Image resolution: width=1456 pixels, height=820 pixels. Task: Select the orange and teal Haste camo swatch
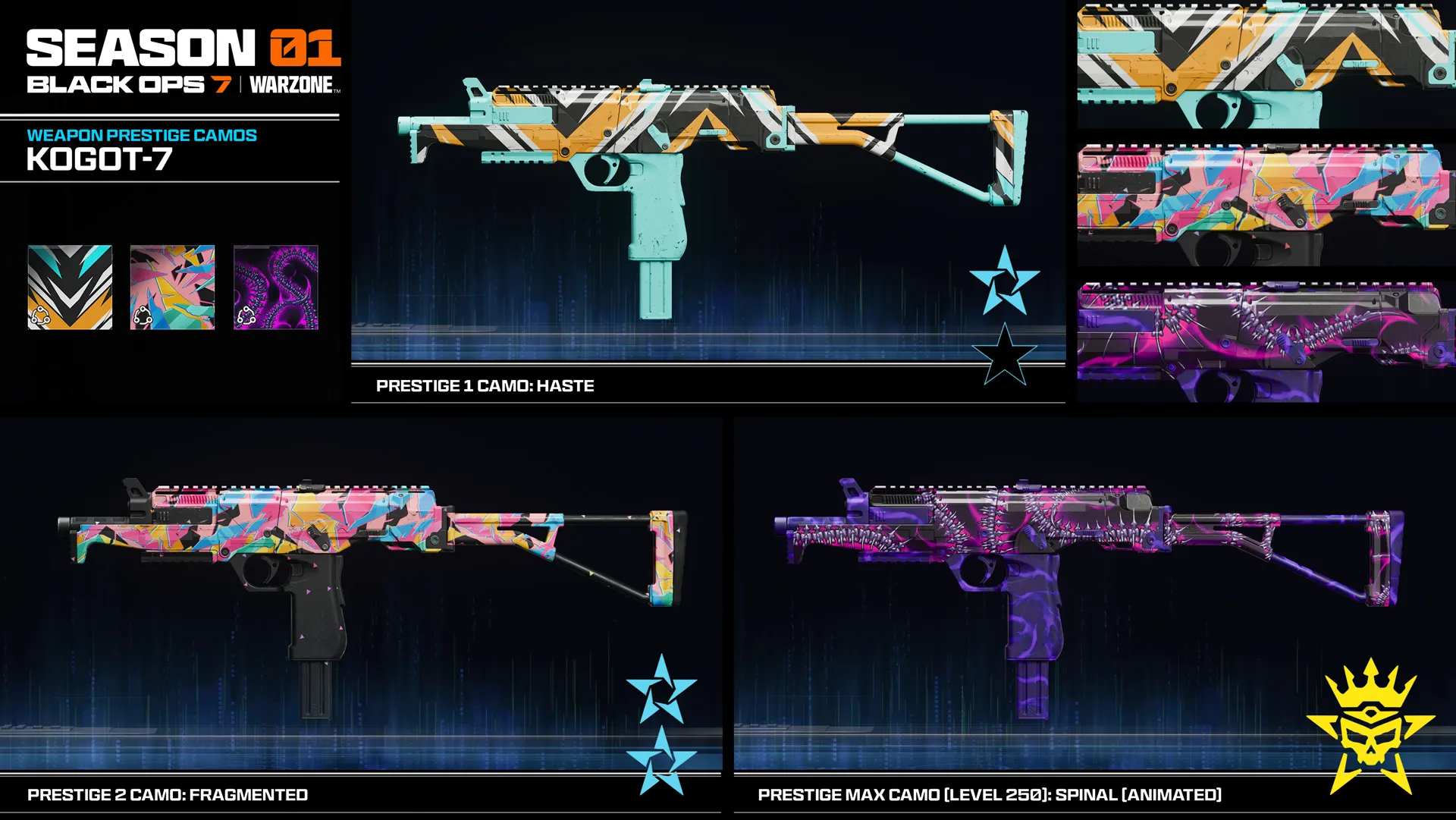click(x=70, y=287)
